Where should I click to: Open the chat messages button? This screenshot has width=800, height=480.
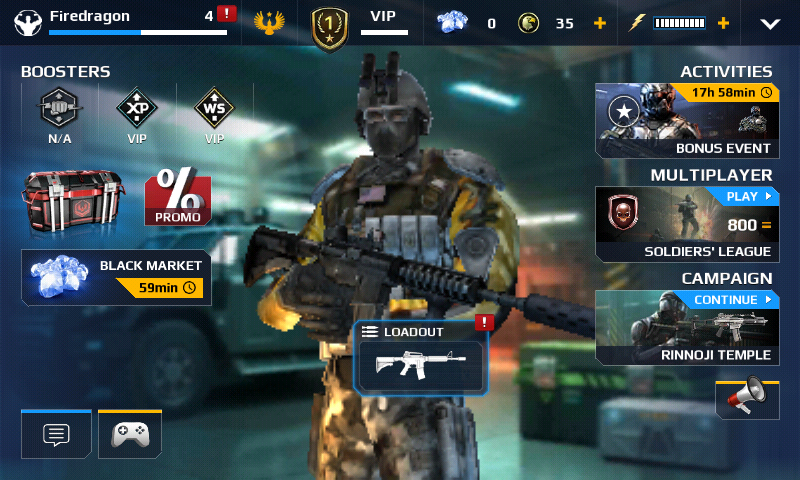coord(56,435)
